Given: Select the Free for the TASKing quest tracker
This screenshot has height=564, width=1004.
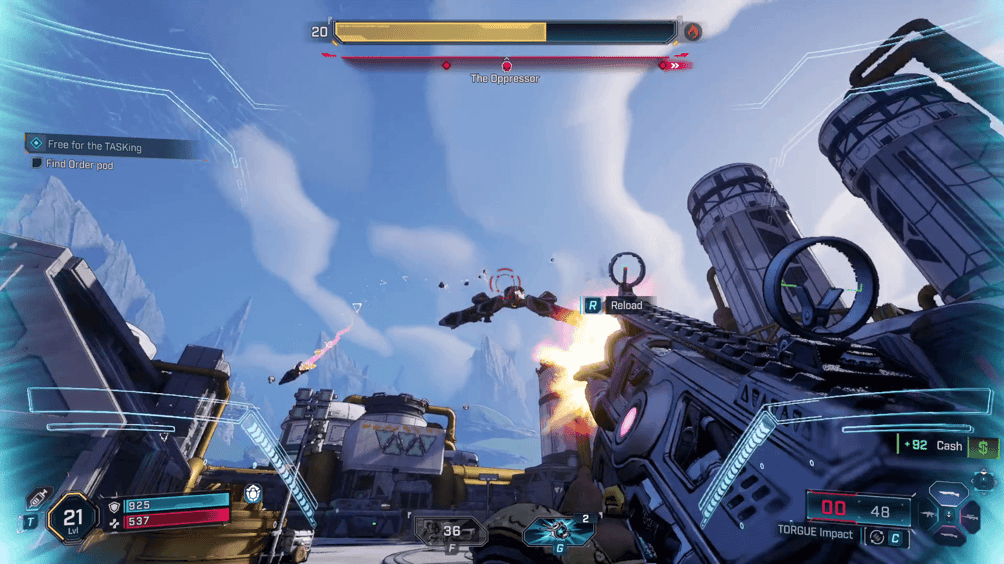Looking at the screenshot, I should coord(95,146).
